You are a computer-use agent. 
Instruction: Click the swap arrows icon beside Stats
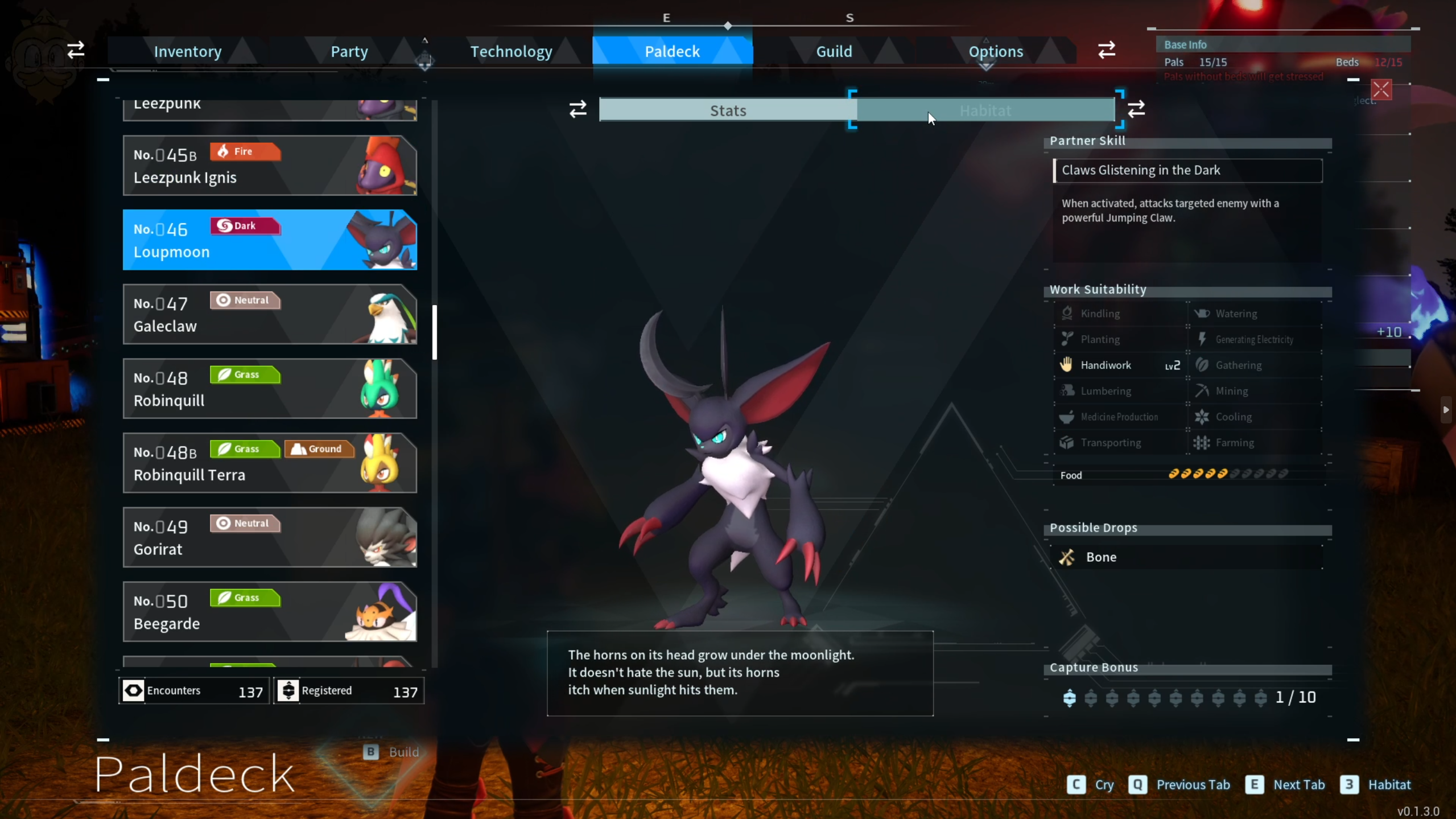[x=577, y=109]
